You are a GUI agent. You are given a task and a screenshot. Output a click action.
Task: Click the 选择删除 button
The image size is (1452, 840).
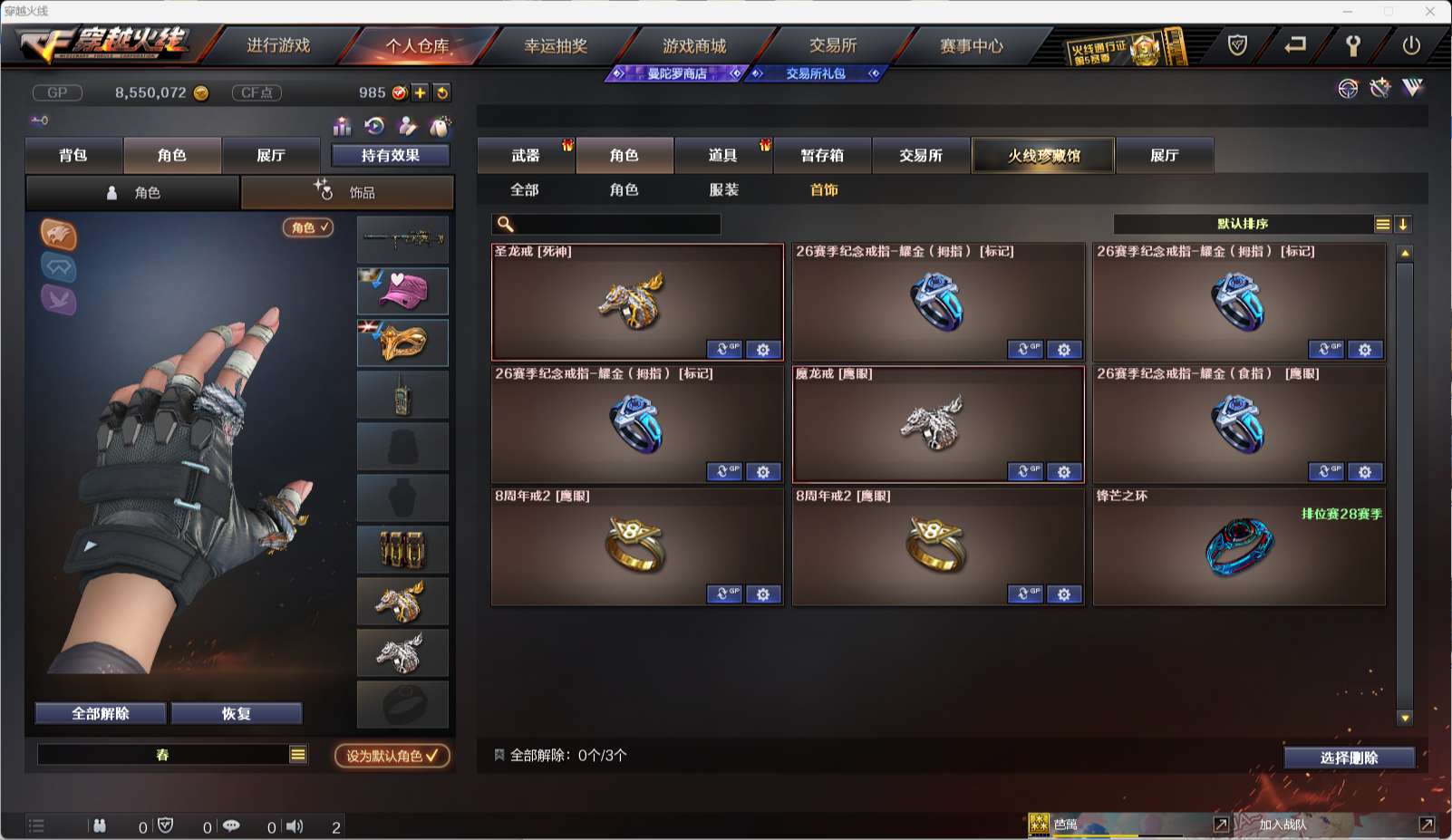[x=1350, y=758]
